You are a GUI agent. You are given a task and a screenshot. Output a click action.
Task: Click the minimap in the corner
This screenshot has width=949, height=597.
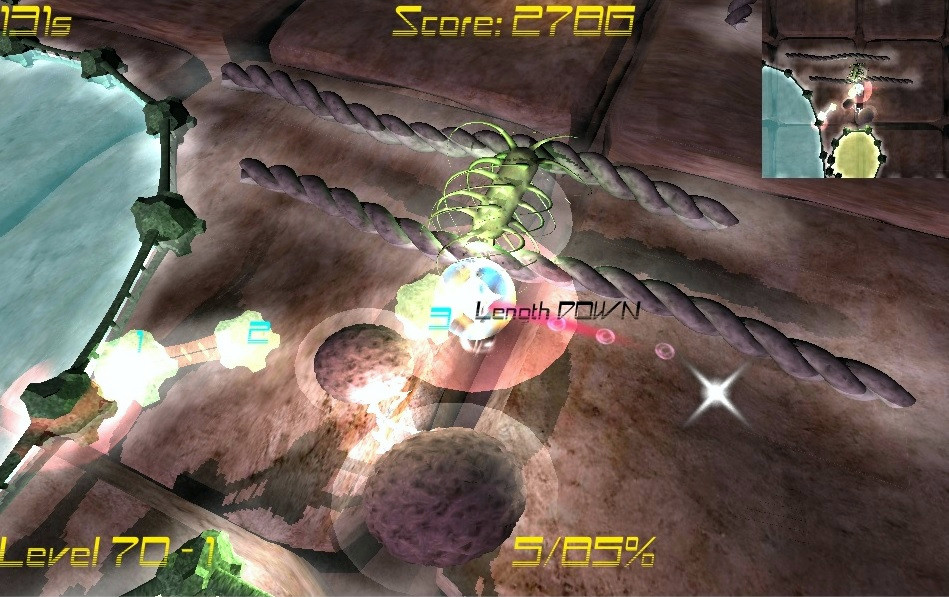(855, 89)
